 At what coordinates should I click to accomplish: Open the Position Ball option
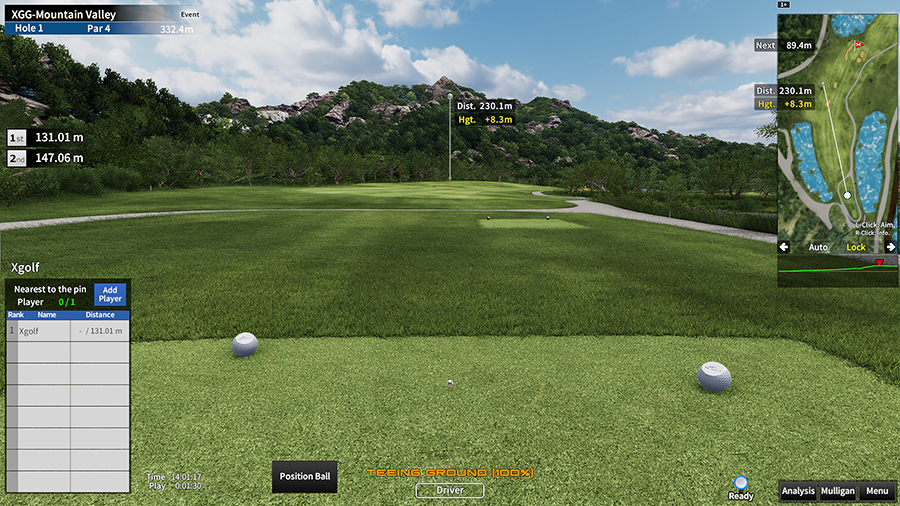pos(305,476)
